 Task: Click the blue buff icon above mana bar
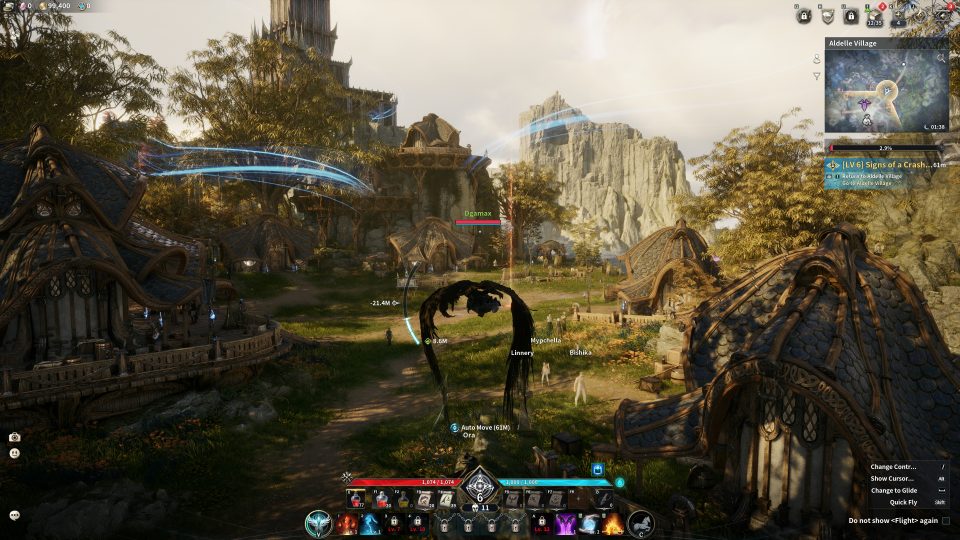[x=597, y=469]
